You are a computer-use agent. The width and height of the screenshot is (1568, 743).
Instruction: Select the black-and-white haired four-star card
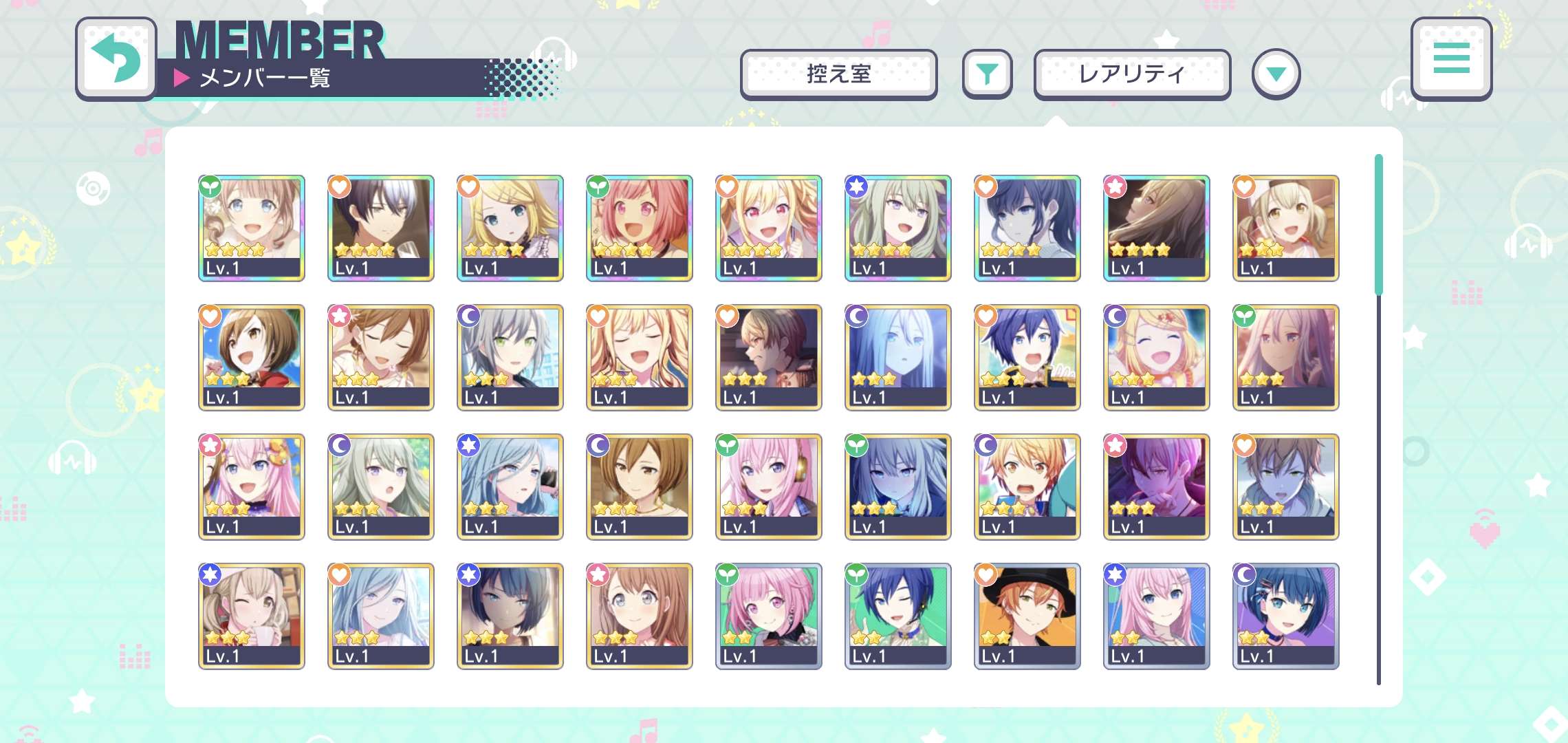[380, 228]
